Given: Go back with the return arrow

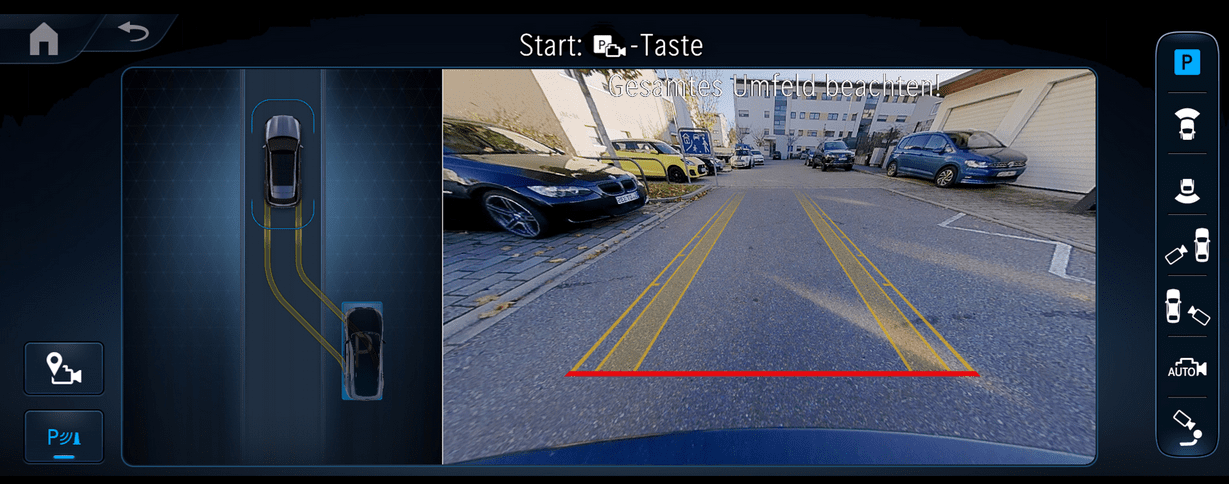Looking at the screenshot, I should point(132,31).
